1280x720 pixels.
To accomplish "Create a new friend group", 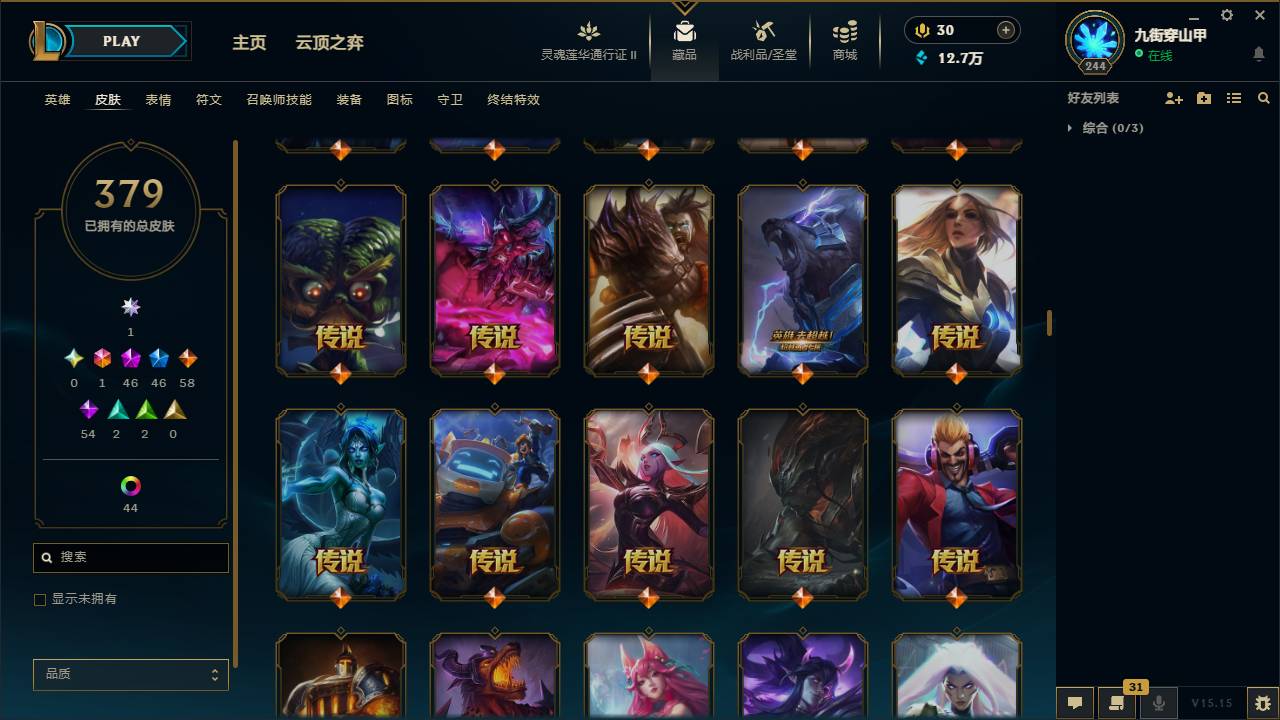I will click(x=1203, y=98).
